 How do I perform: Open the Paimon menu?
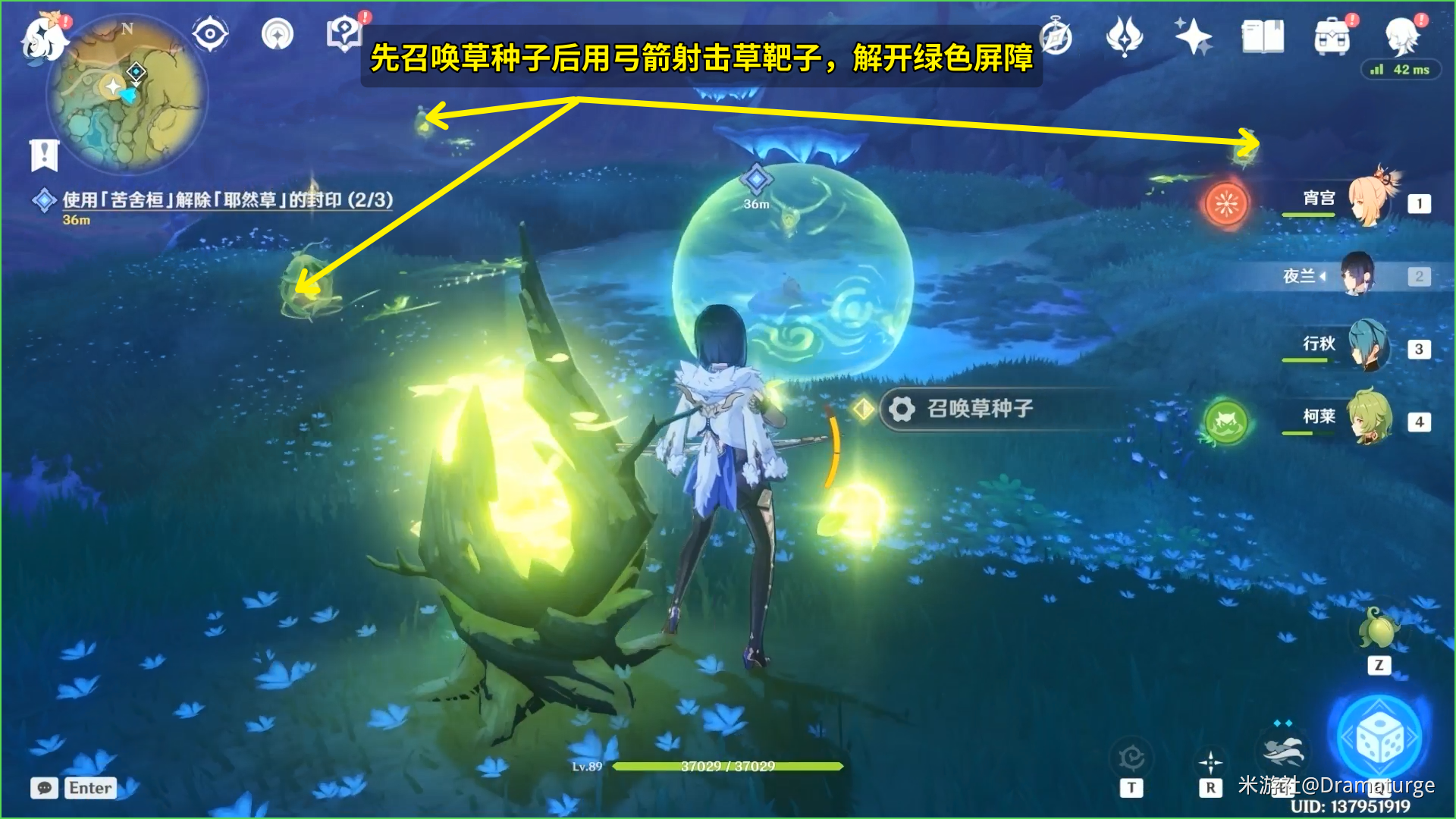(x=44, y=36)
